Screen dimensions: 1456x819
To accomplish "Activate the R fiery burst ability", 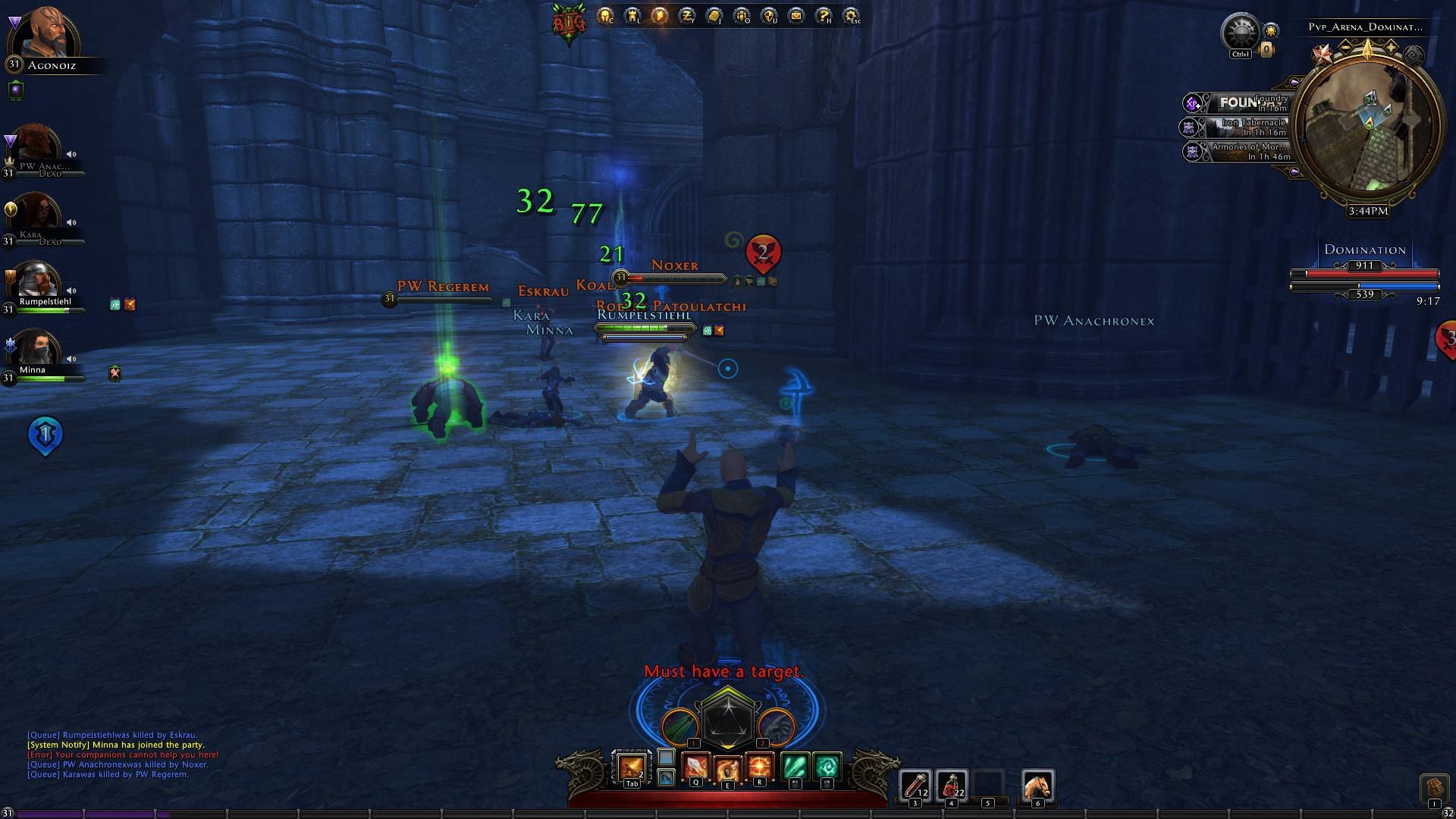I will [759, 767].
